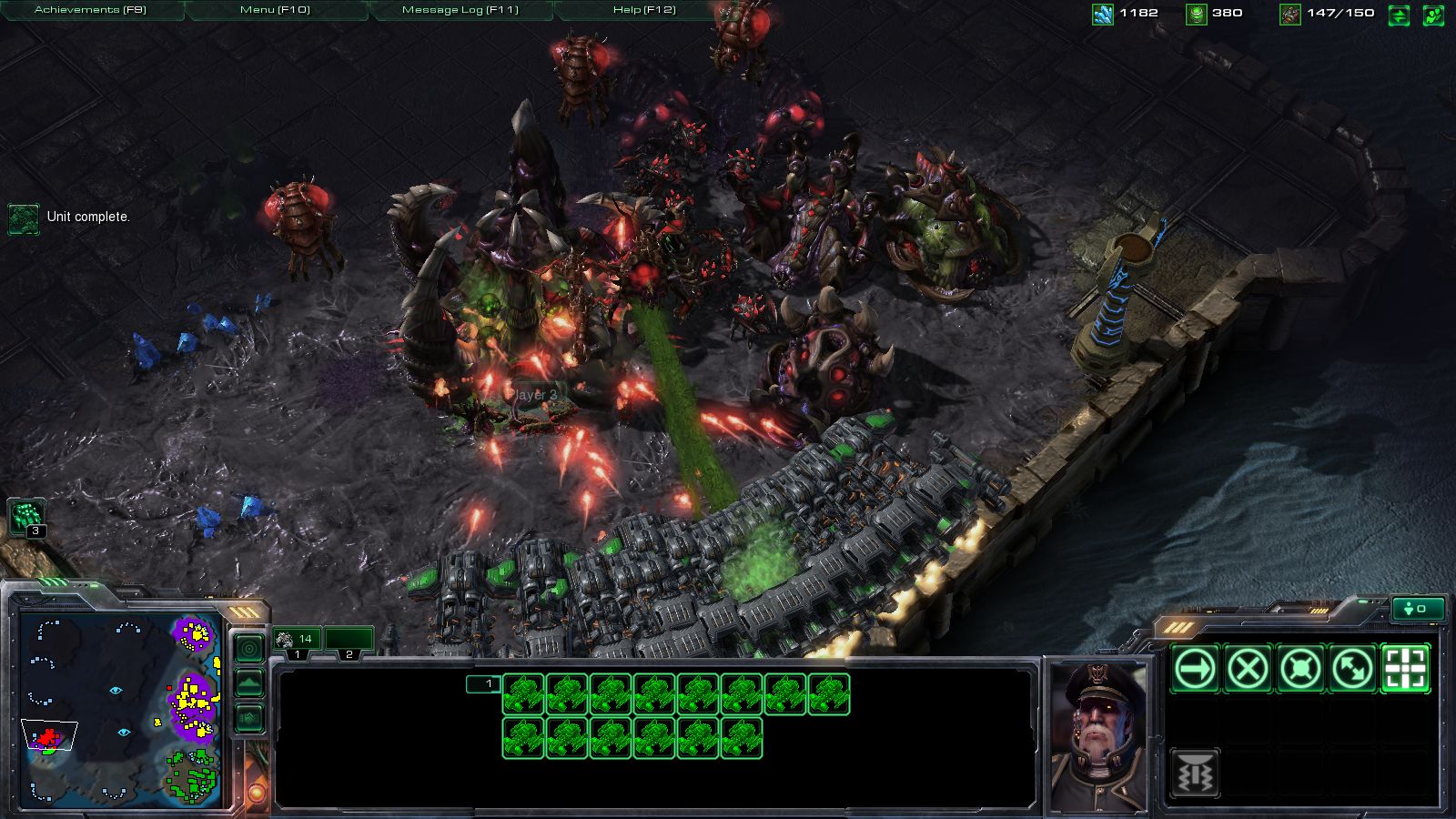Select idle workers icon showing 3

(x=25, y=516)
